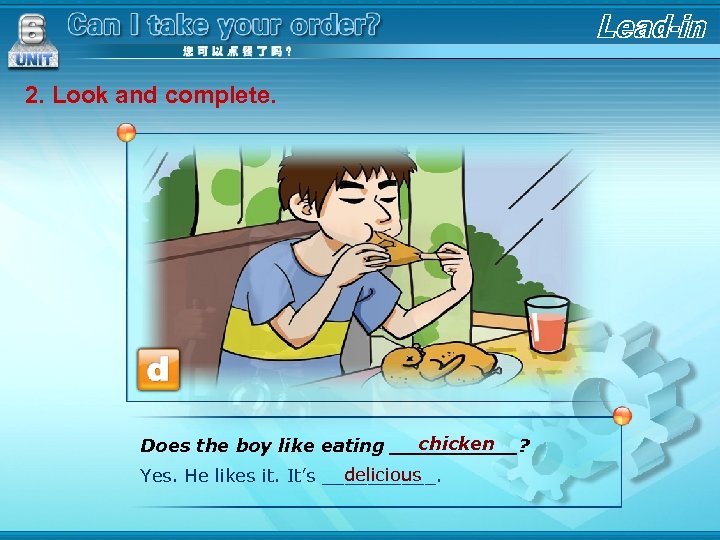Click the orange letter d tile
Image resolution: width=720 pixels, height=540 pixels.
[x=158, y=370]
